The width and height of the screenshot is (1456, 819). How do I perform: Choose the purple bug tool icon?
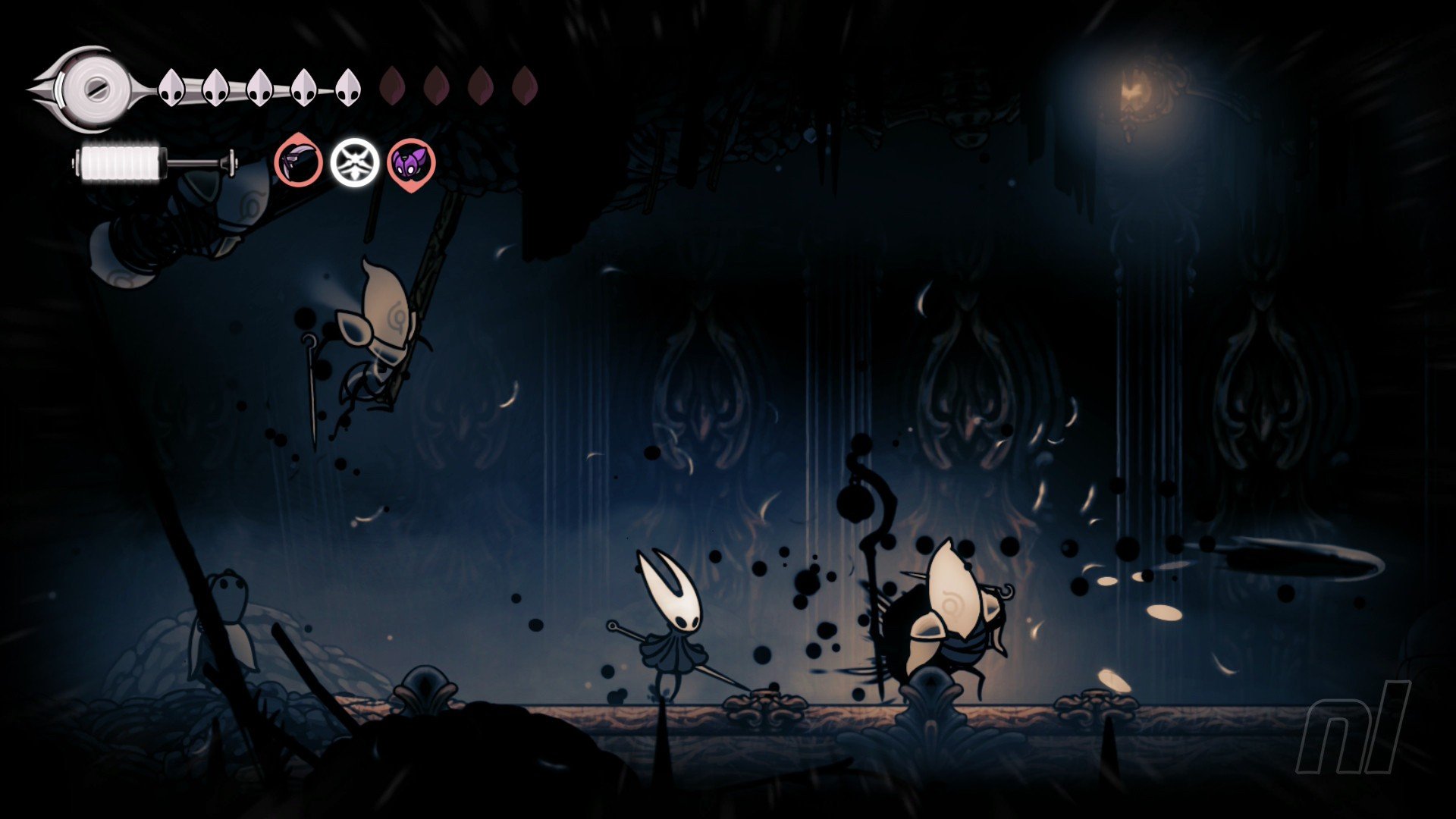point(411,162)
